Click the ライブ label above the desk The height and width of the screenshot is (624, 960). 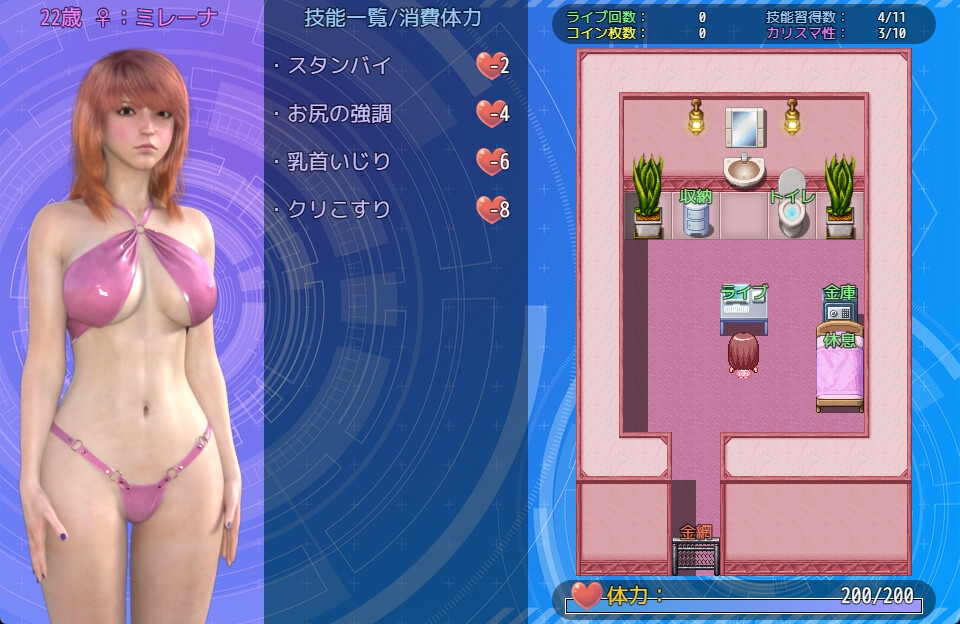tap(745, 293)
